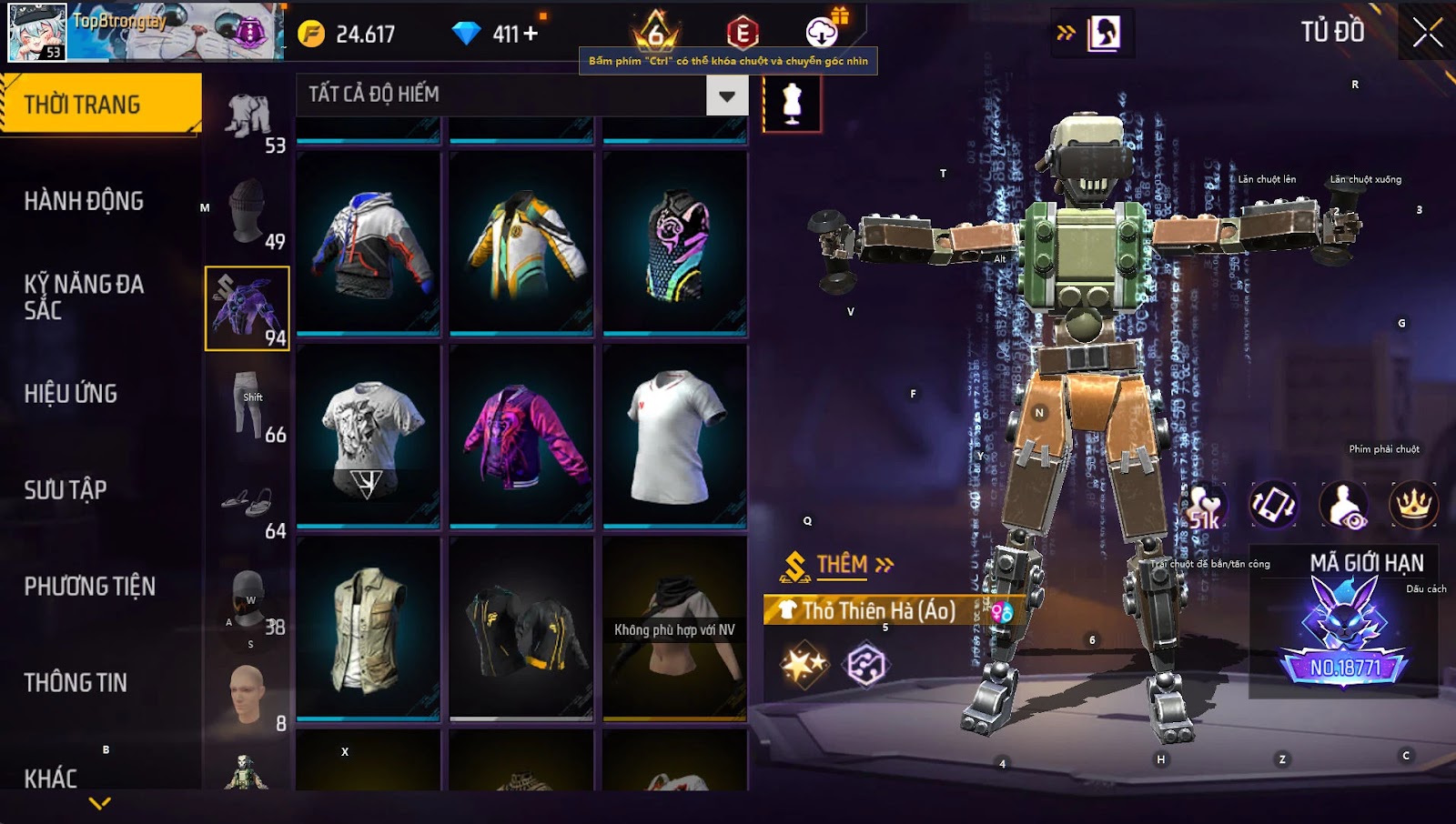
Task: Select the pants category icon
Action: 248,405
